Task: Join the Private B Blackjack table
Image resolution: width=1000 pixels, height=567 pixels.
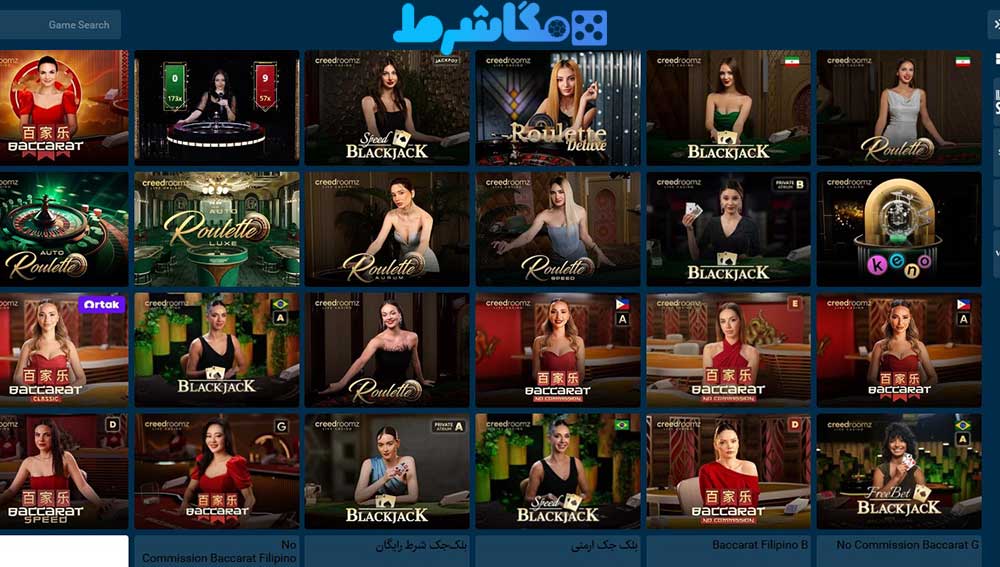Action: (728, 229)
